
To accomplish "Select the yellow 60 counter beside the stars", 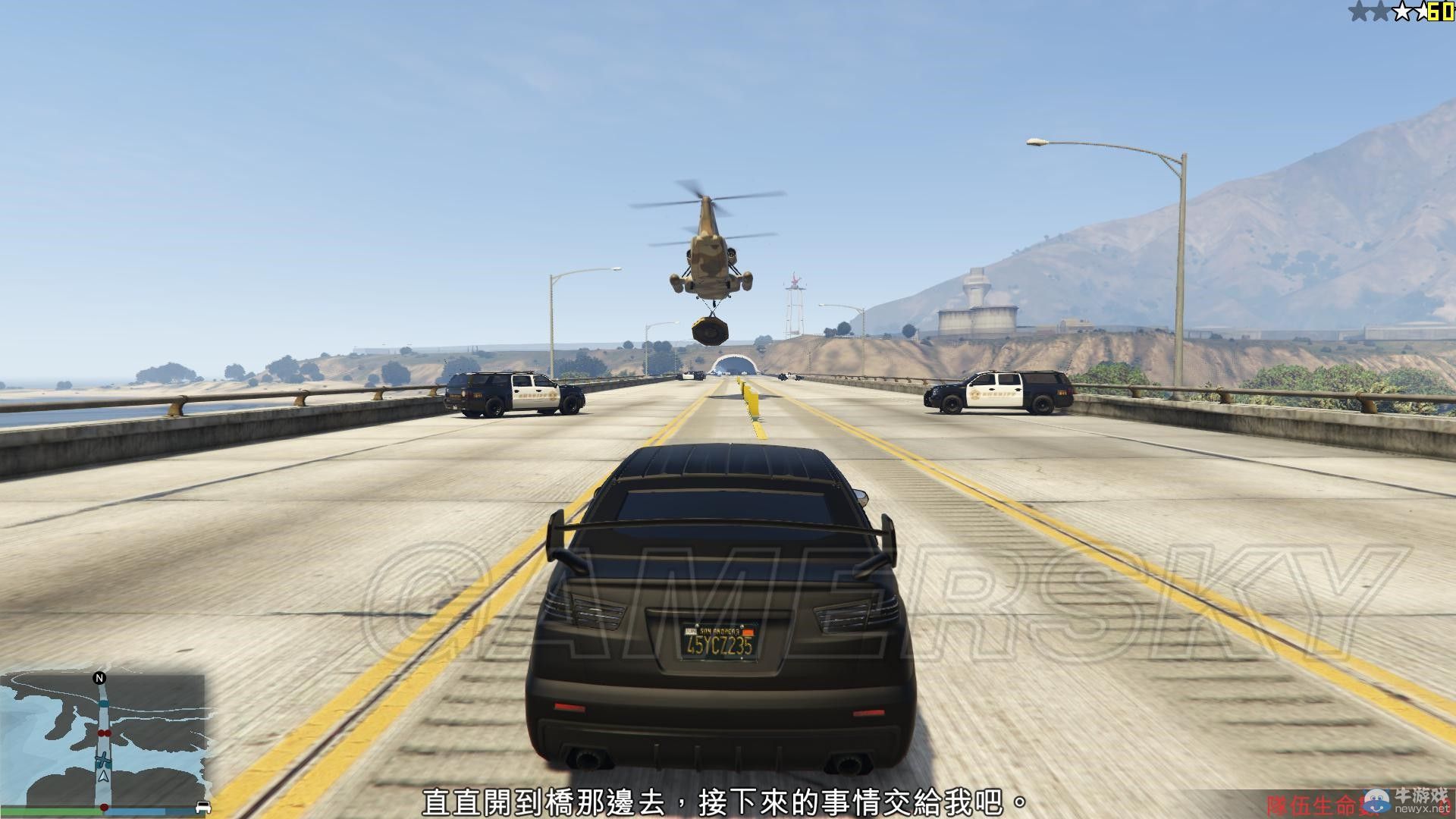I will tap(1440, 11).
